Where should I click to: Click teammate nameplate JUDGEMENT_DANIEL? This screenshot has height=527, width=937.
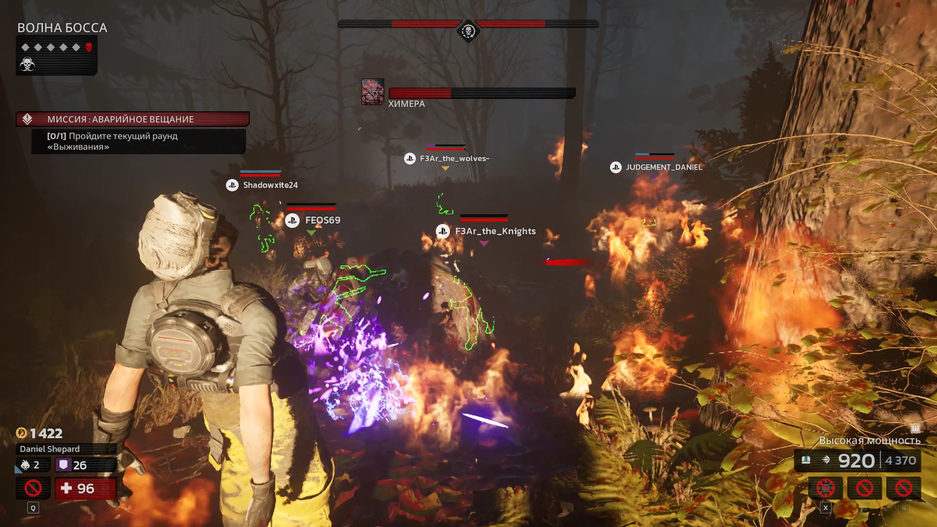click(656, 167)
